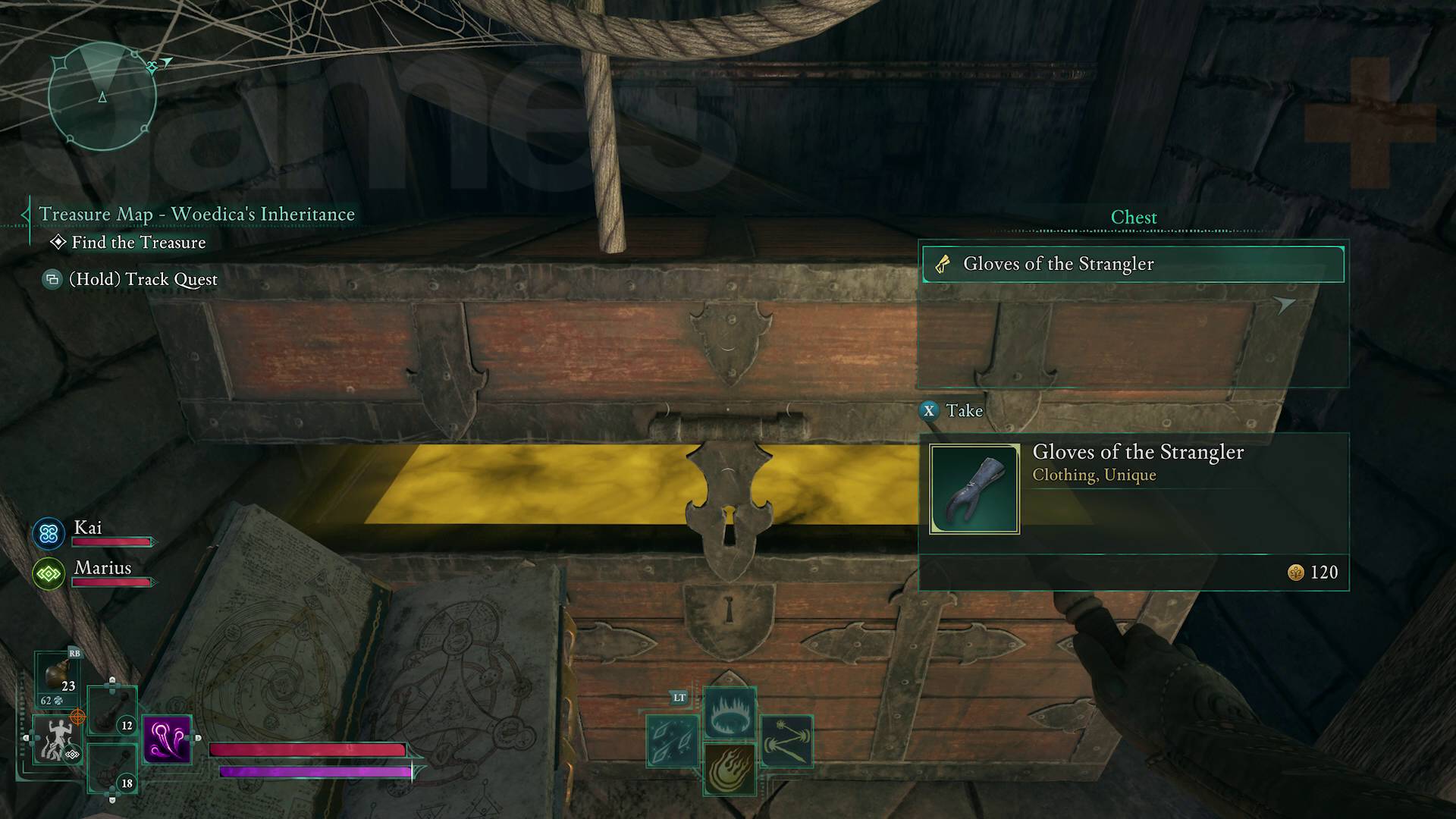The width and height of the screenshot is (1456, 819).
Task: Activate the purple wisps spell icon
Action: 167,739
